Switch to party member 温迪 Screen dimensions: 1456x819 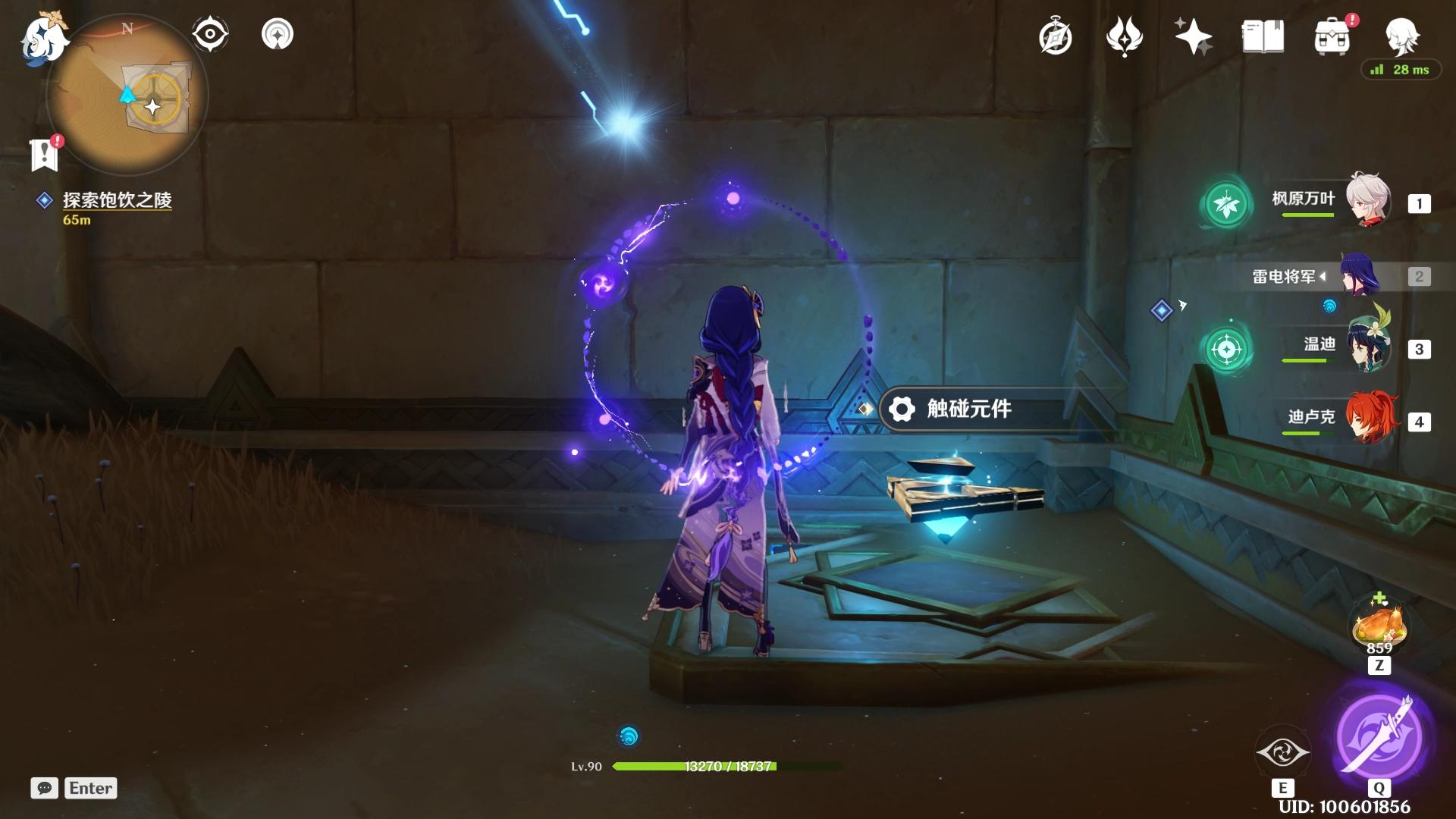1367,347
